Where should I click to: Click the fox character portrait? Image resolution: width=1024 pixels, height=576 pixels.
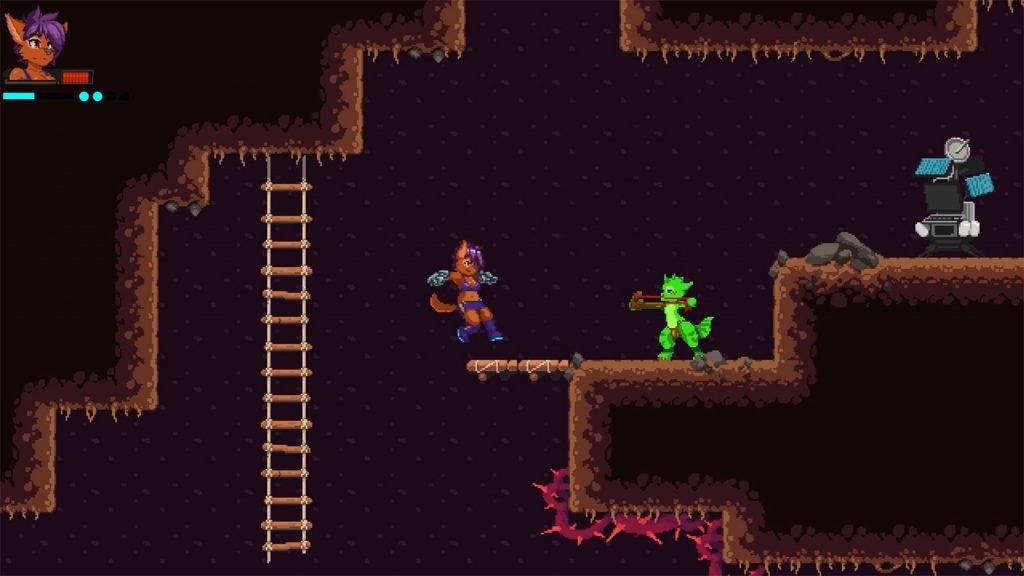point(34,45)
